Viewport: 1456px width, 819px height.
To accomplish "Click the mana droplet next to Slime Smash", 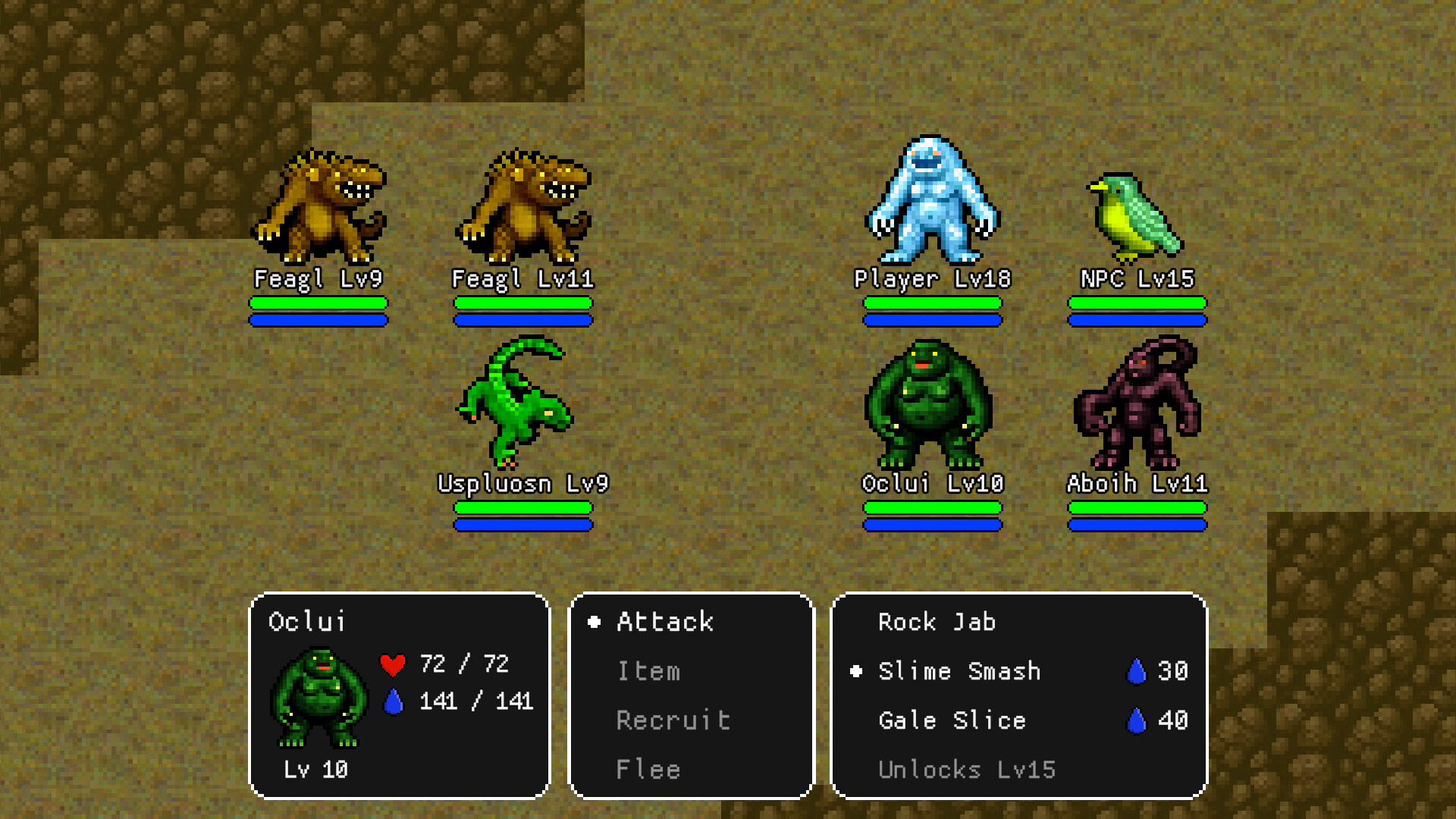I will point(1137,670).
